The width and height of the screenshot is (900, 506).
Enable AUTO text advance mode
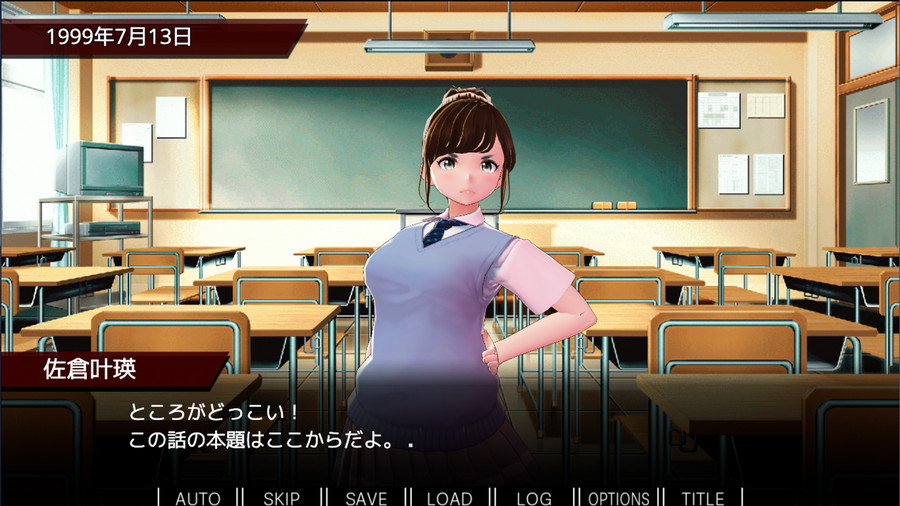pyautogui.click(x=198, y=498)
